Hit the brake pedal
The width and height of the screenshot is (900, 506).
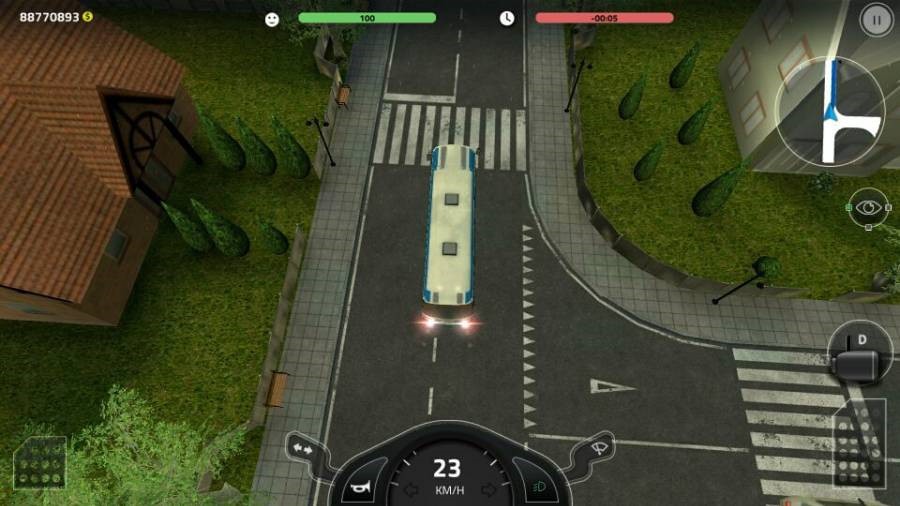click(x=40, y=463)
